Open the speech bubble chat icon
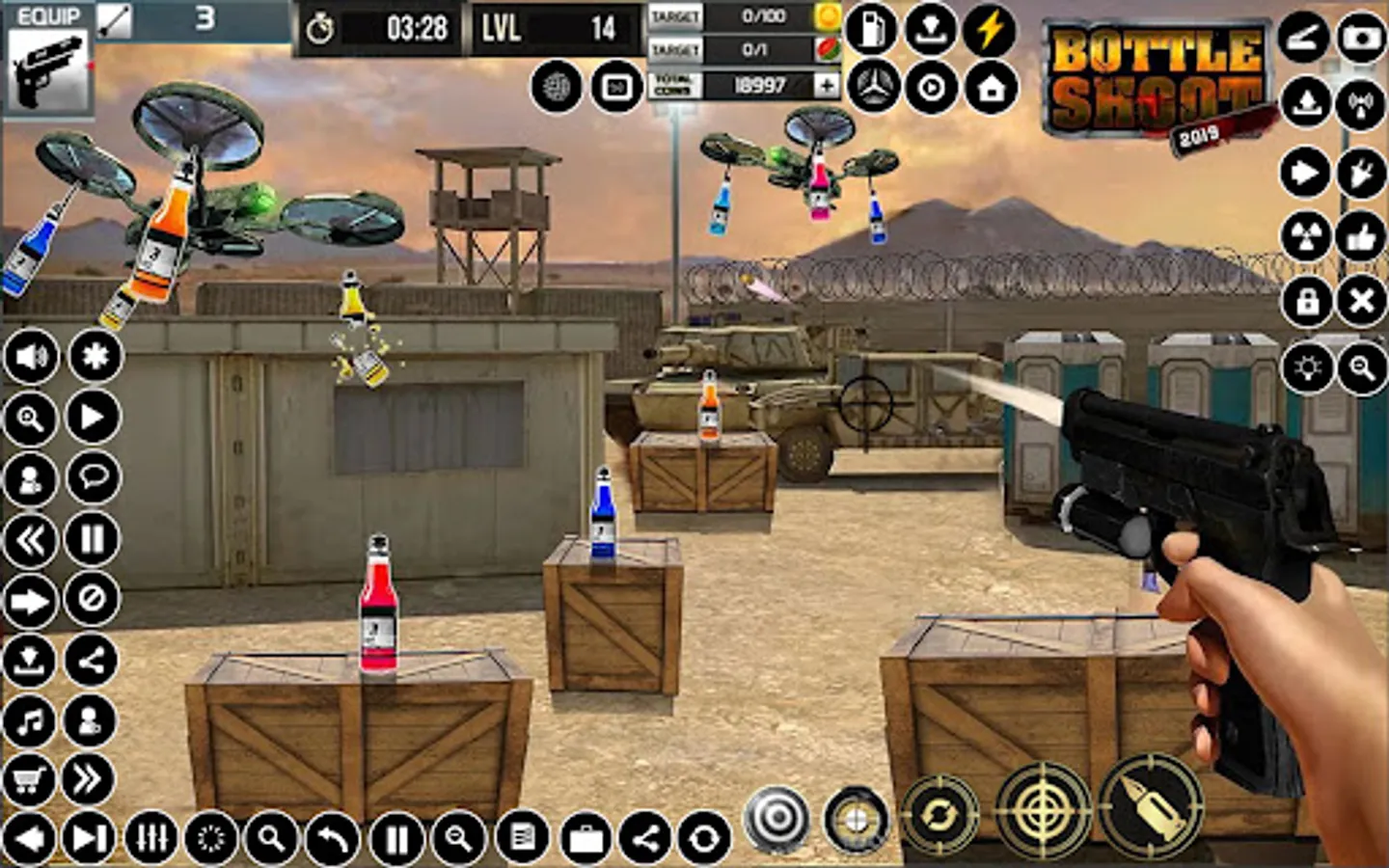 (x=93, y=477)
